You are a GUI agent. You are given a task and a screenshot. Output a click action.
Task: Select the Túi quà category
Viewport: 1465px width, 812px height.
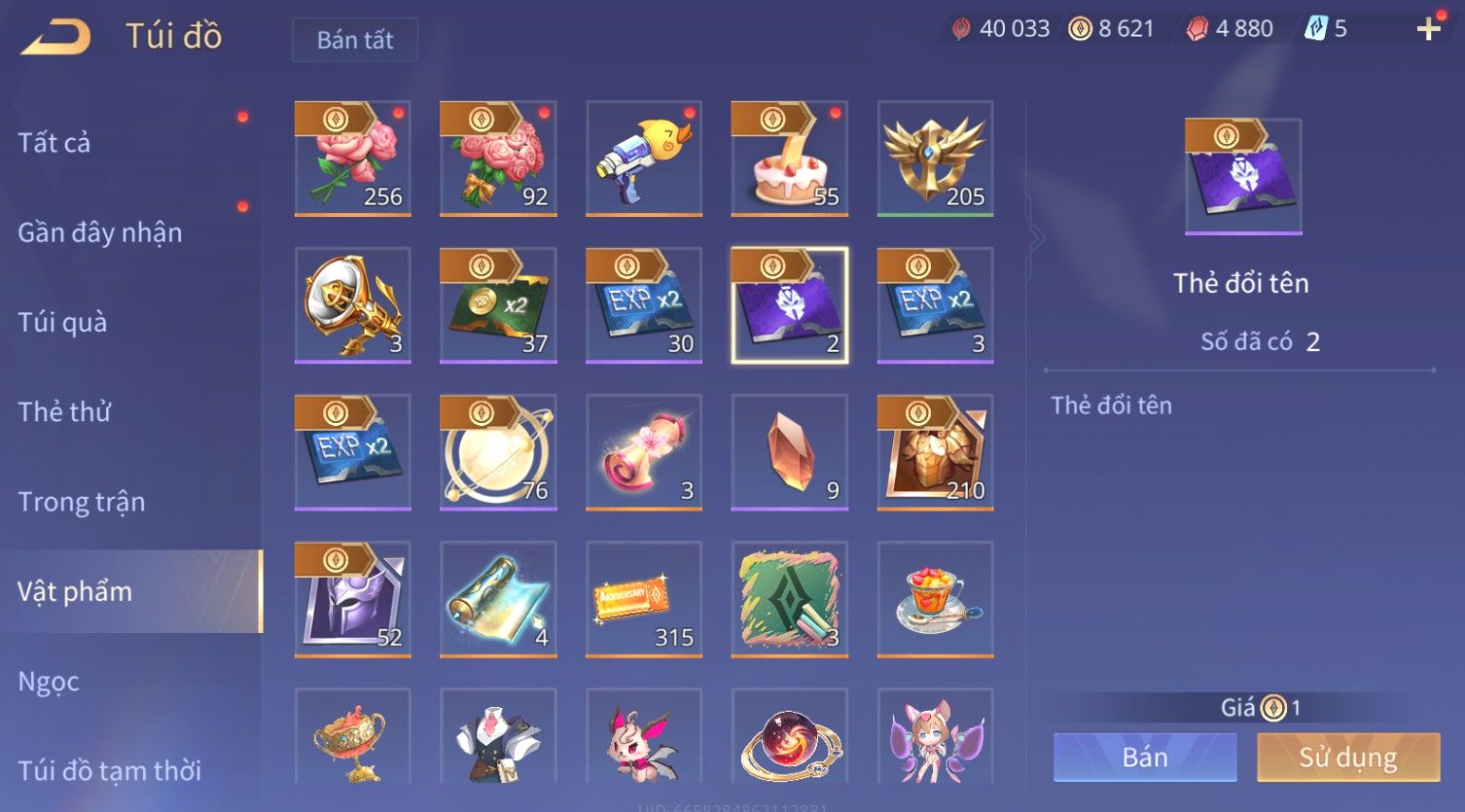(62, 322)
